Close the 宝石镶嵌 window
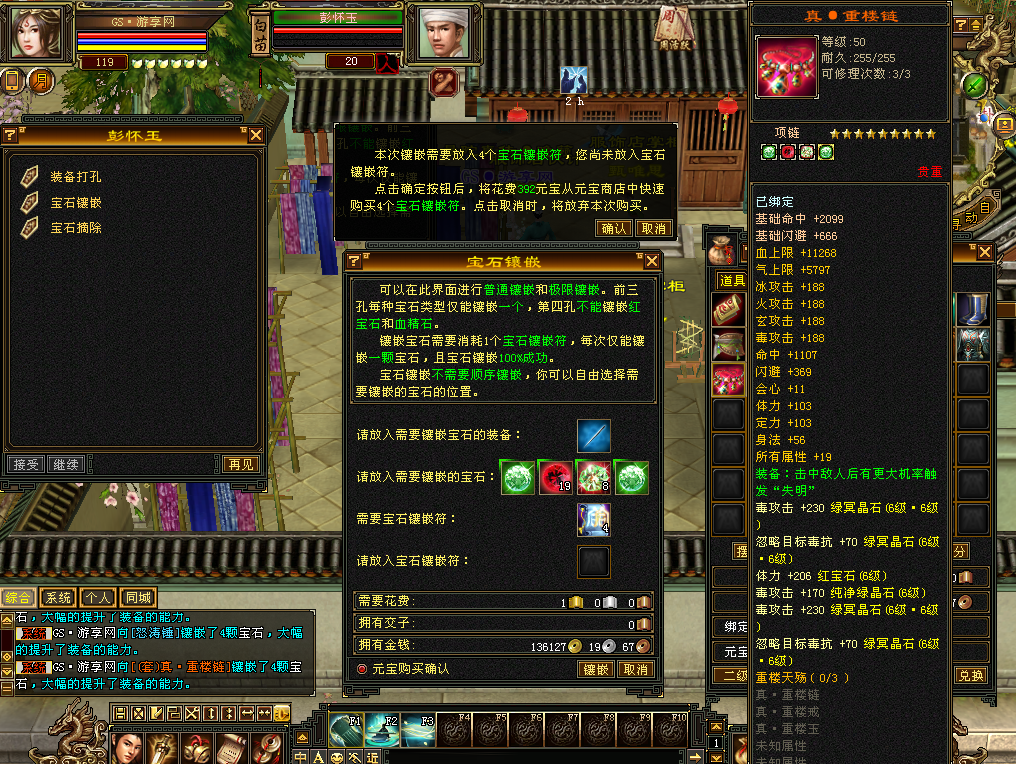1016x764 pixels. (652, 261)
